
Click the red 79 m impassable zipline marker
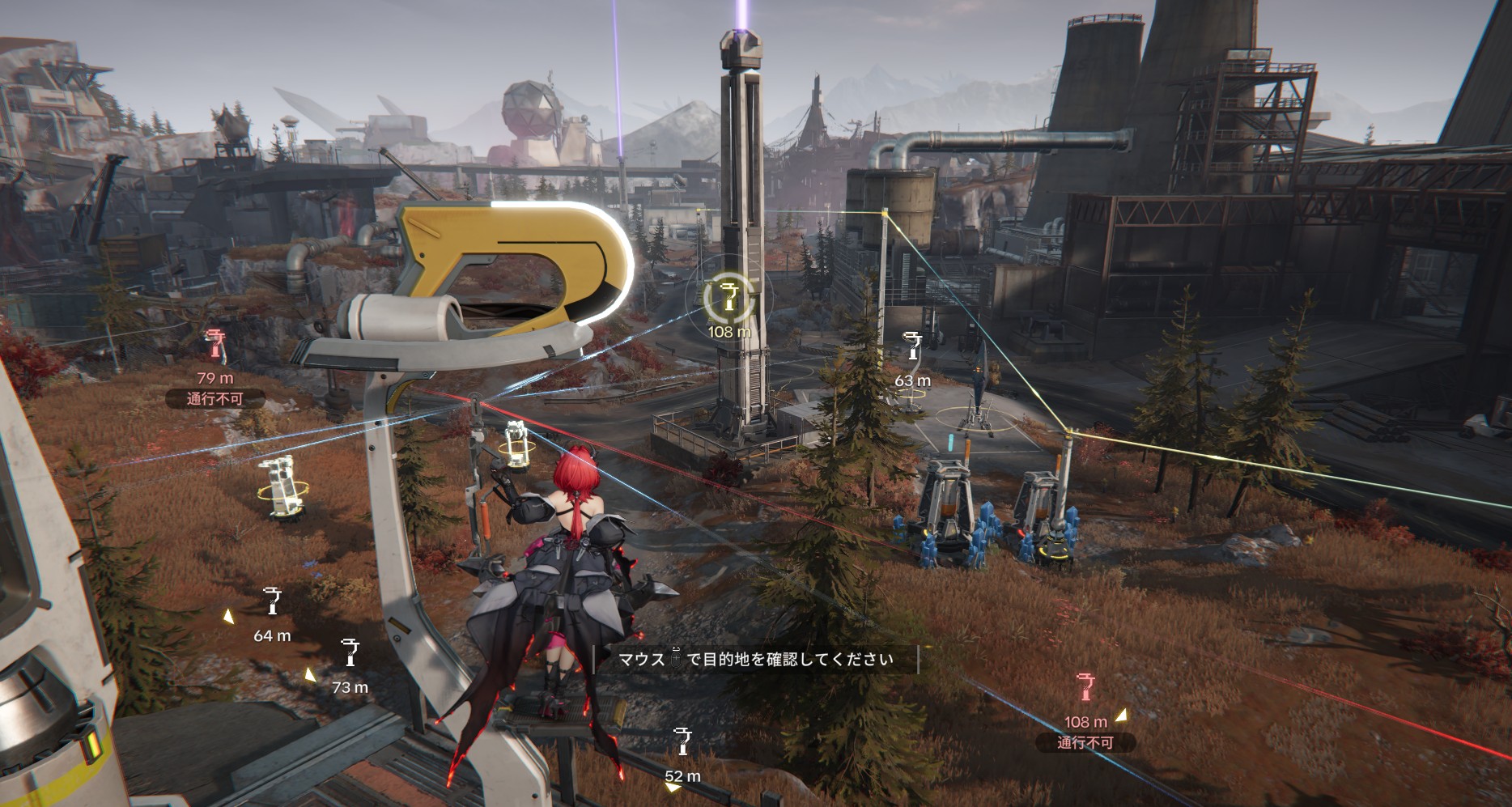(215, 344)
